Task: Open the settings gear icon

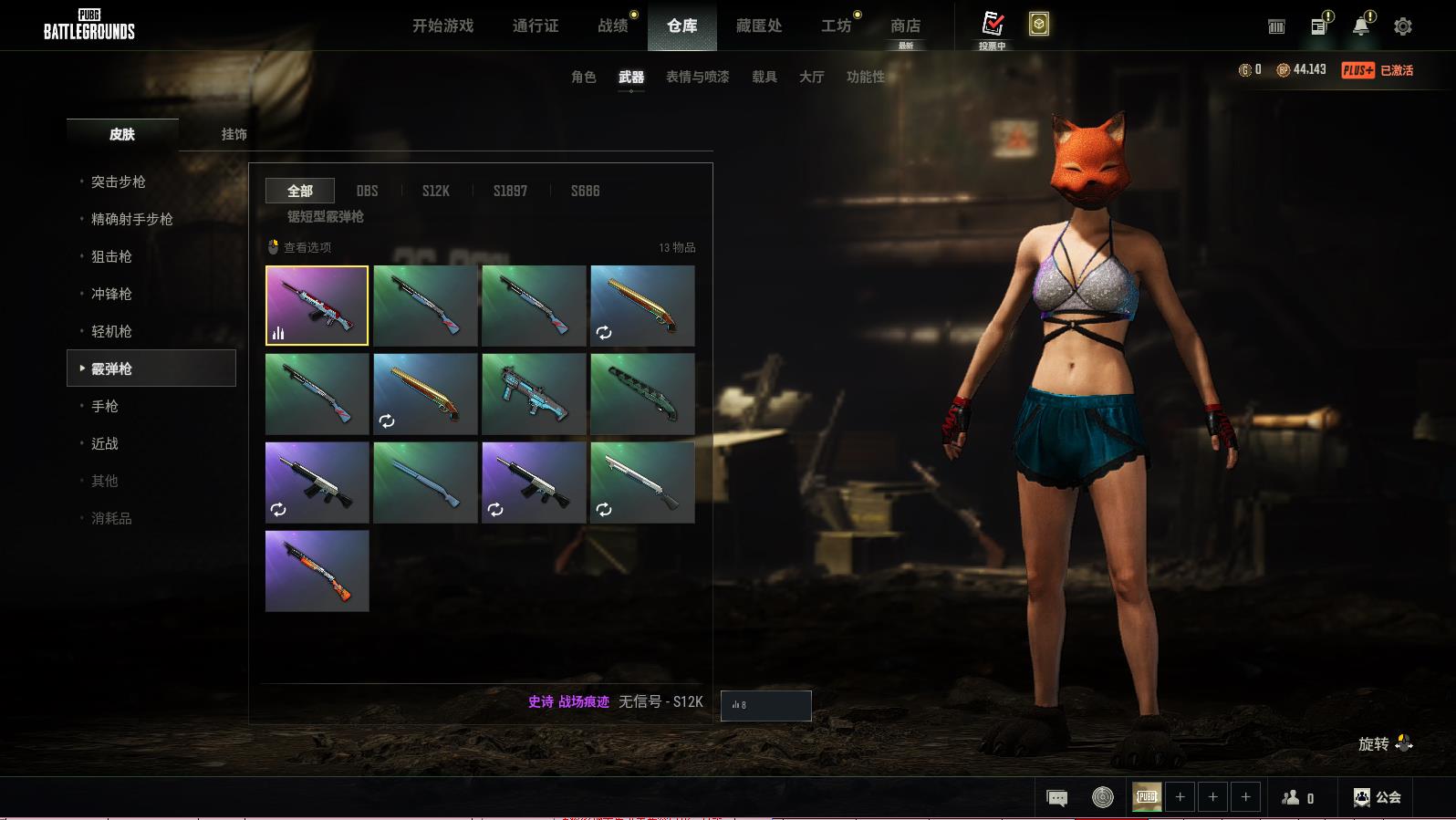Action: [1402, 26]
